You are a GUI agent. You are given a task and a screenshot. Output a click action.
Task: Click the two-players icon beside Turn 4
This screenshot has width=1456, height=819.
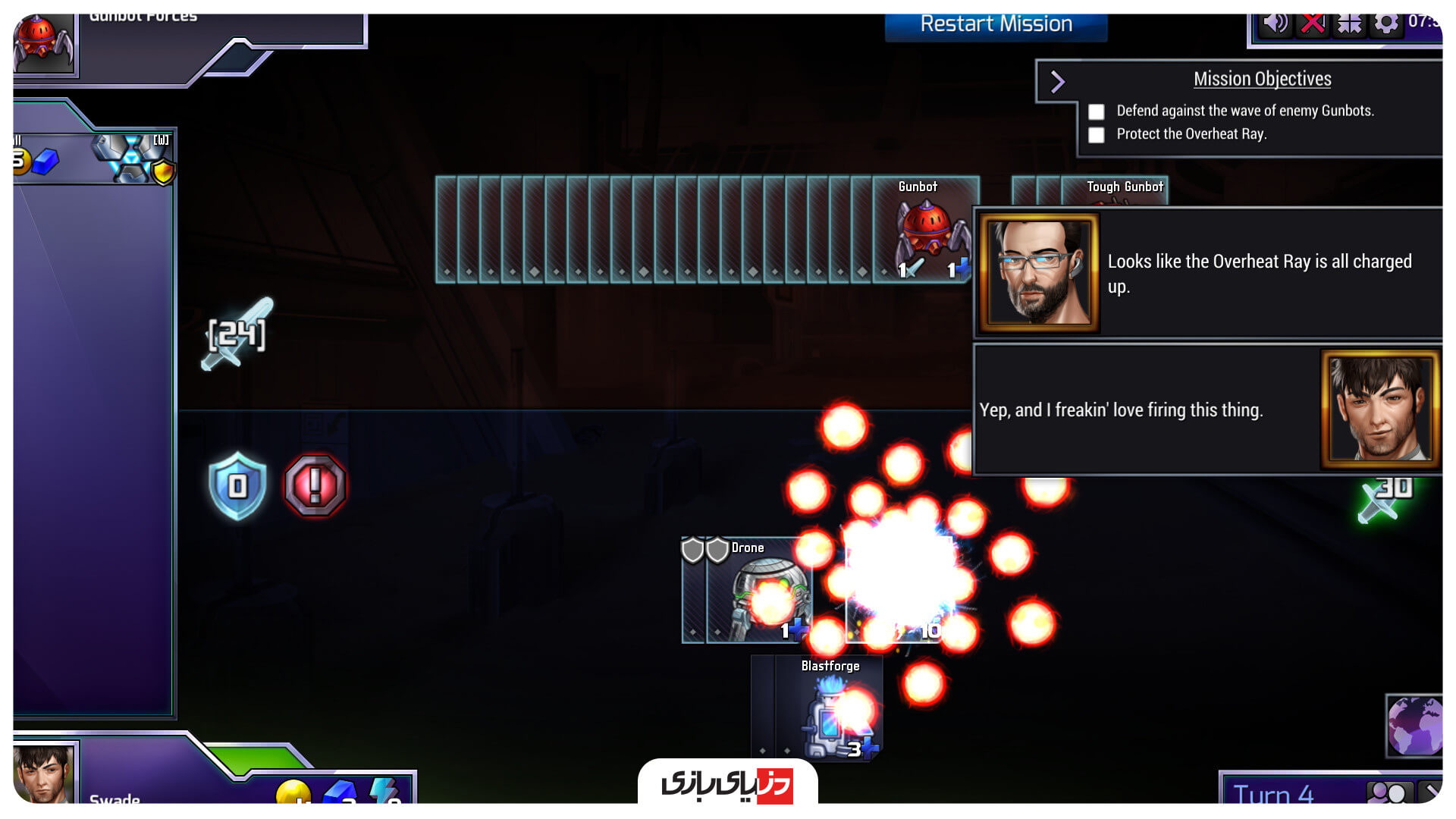[x=1389, y=792]
